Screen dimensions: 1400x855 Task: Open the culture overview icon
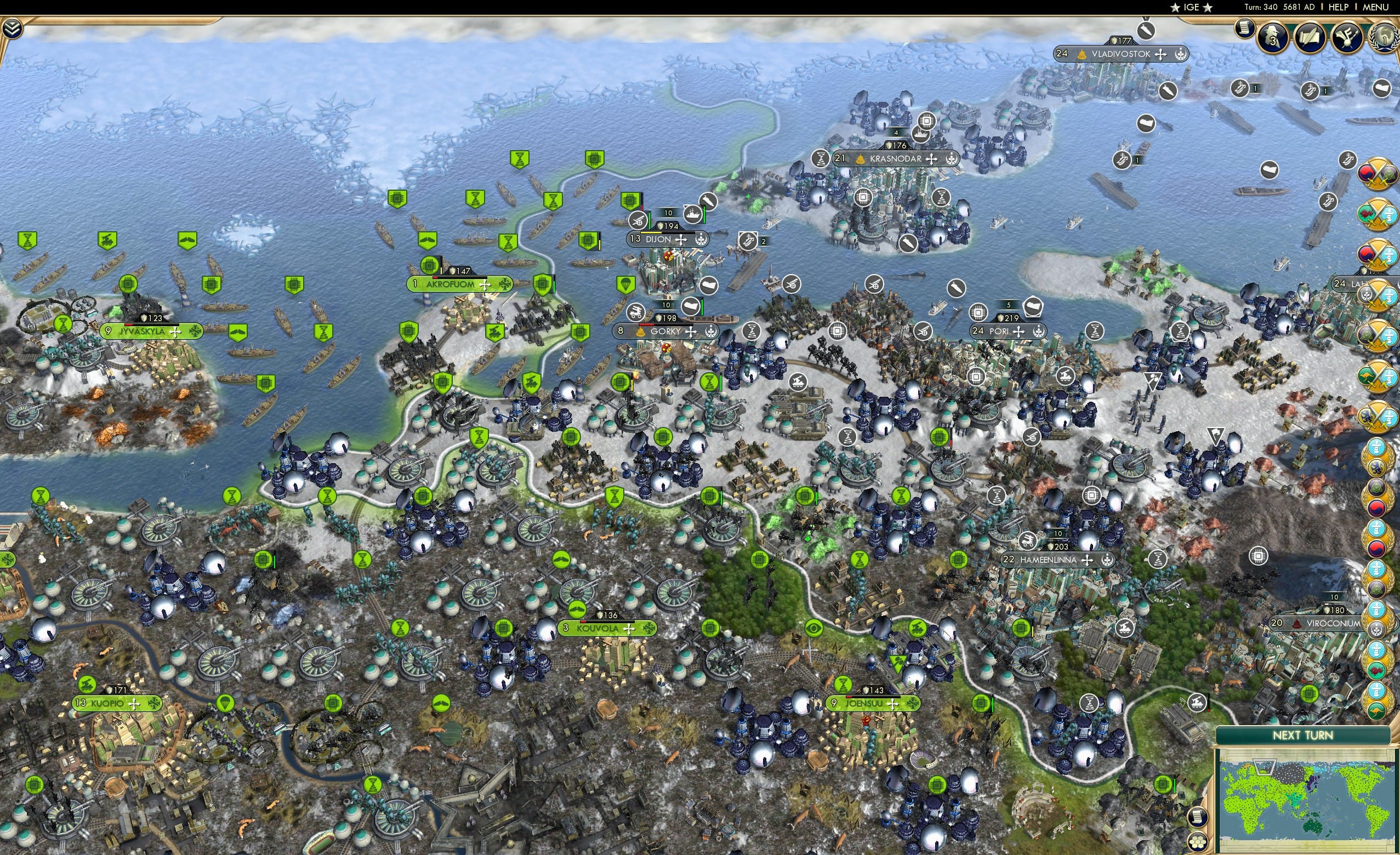click(1346, 35)
